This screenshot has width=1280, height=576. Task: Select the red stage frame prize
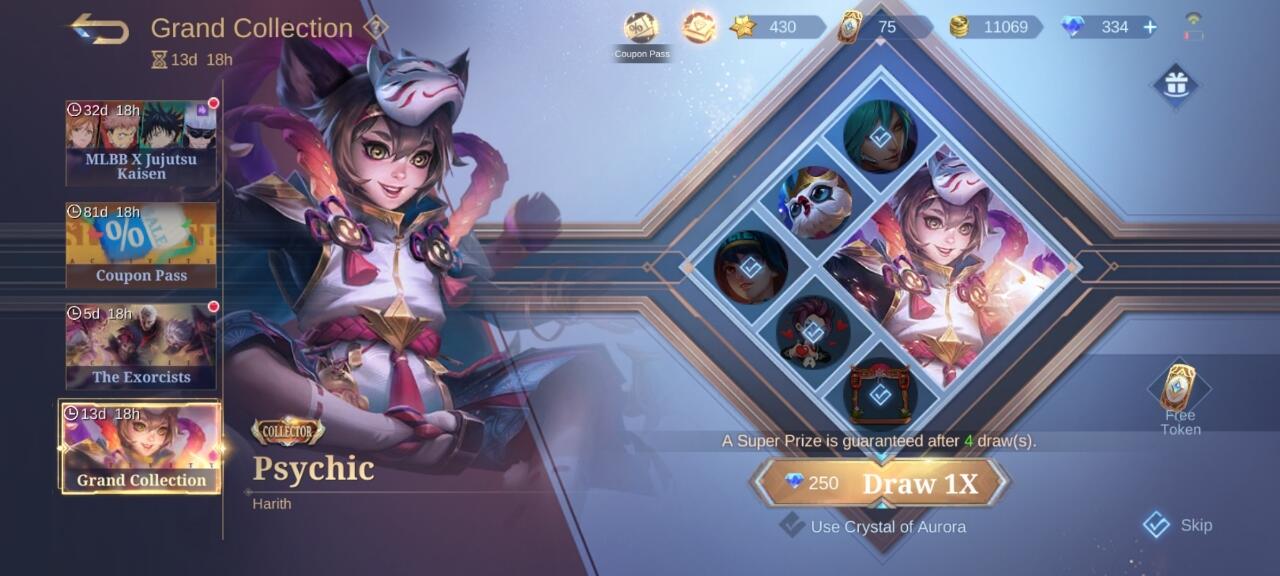879,393
